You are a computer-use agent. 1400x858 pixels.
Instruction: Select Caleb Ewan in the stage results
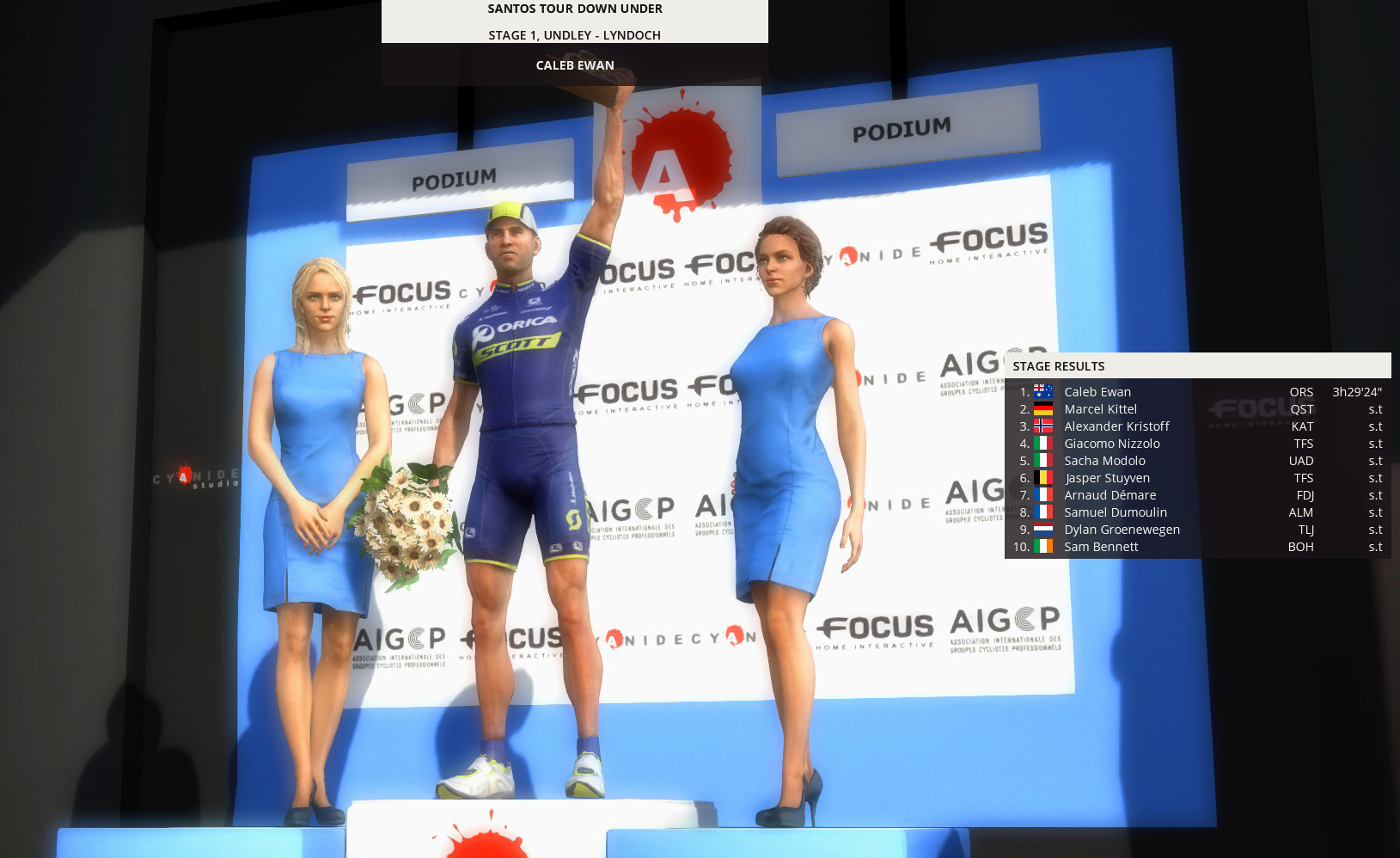coord(1097,392)
